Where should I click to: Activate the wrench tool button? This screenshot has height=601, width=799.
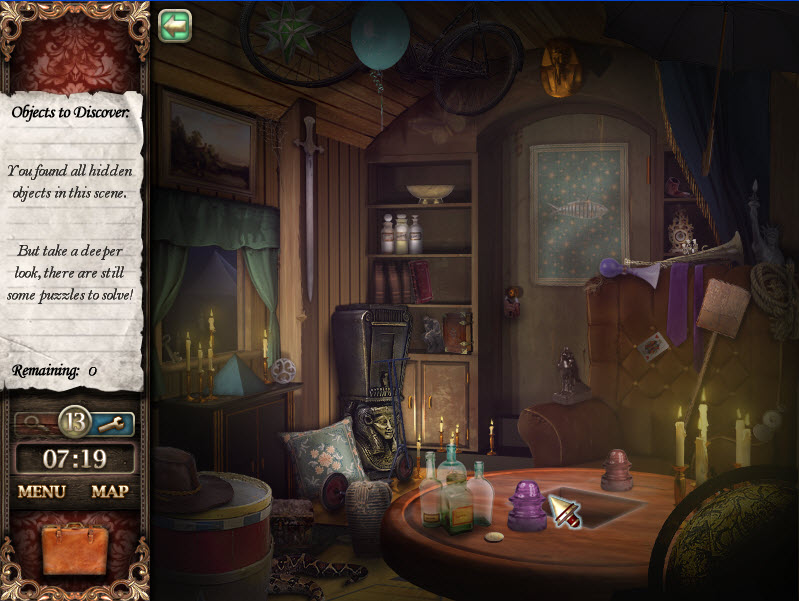tap(112, 424)
